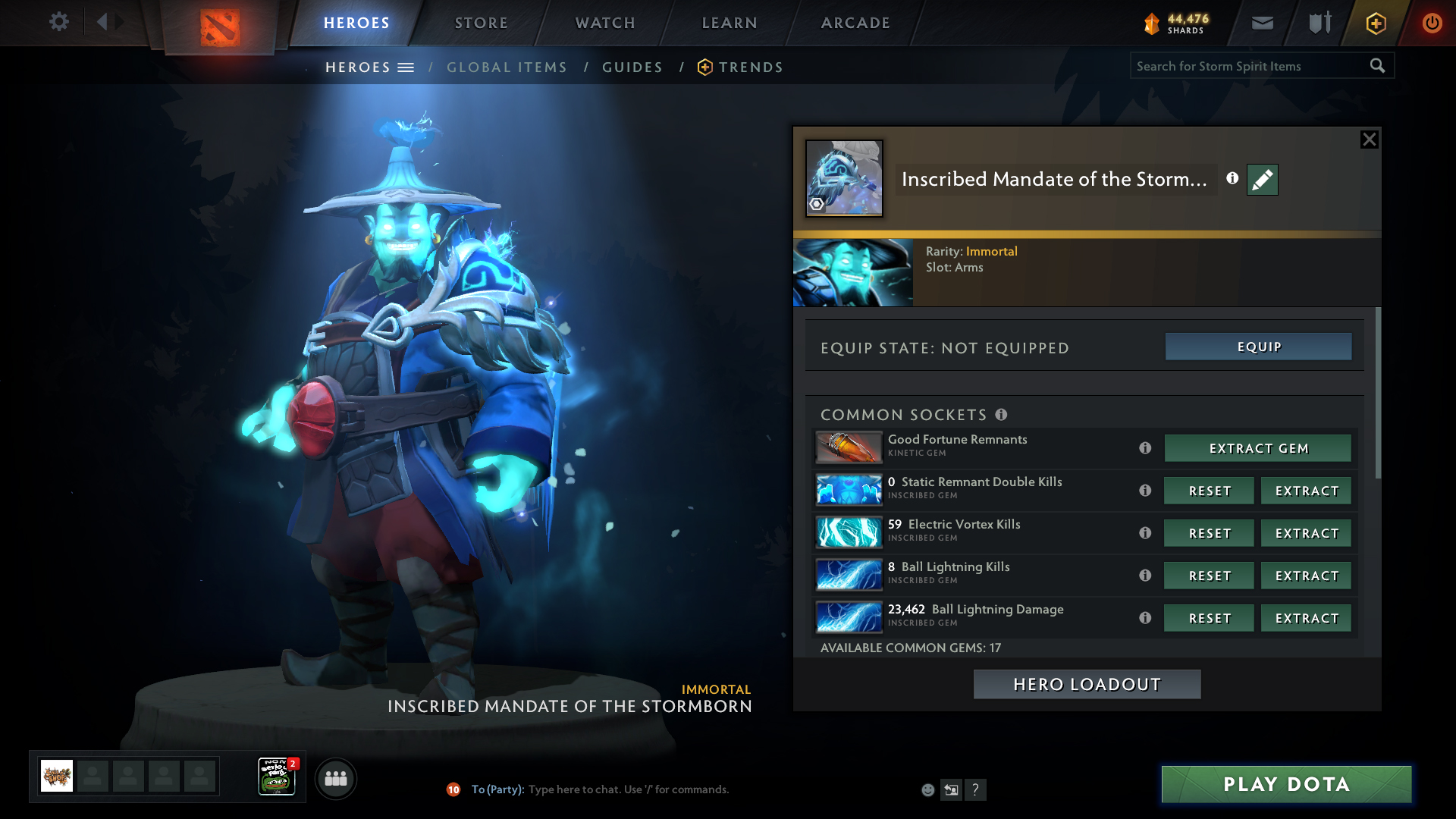This screenshot has height=819, width=1456.
Task: Close the item details panel
Action: pyautogui.click(x=1369, y=140)
